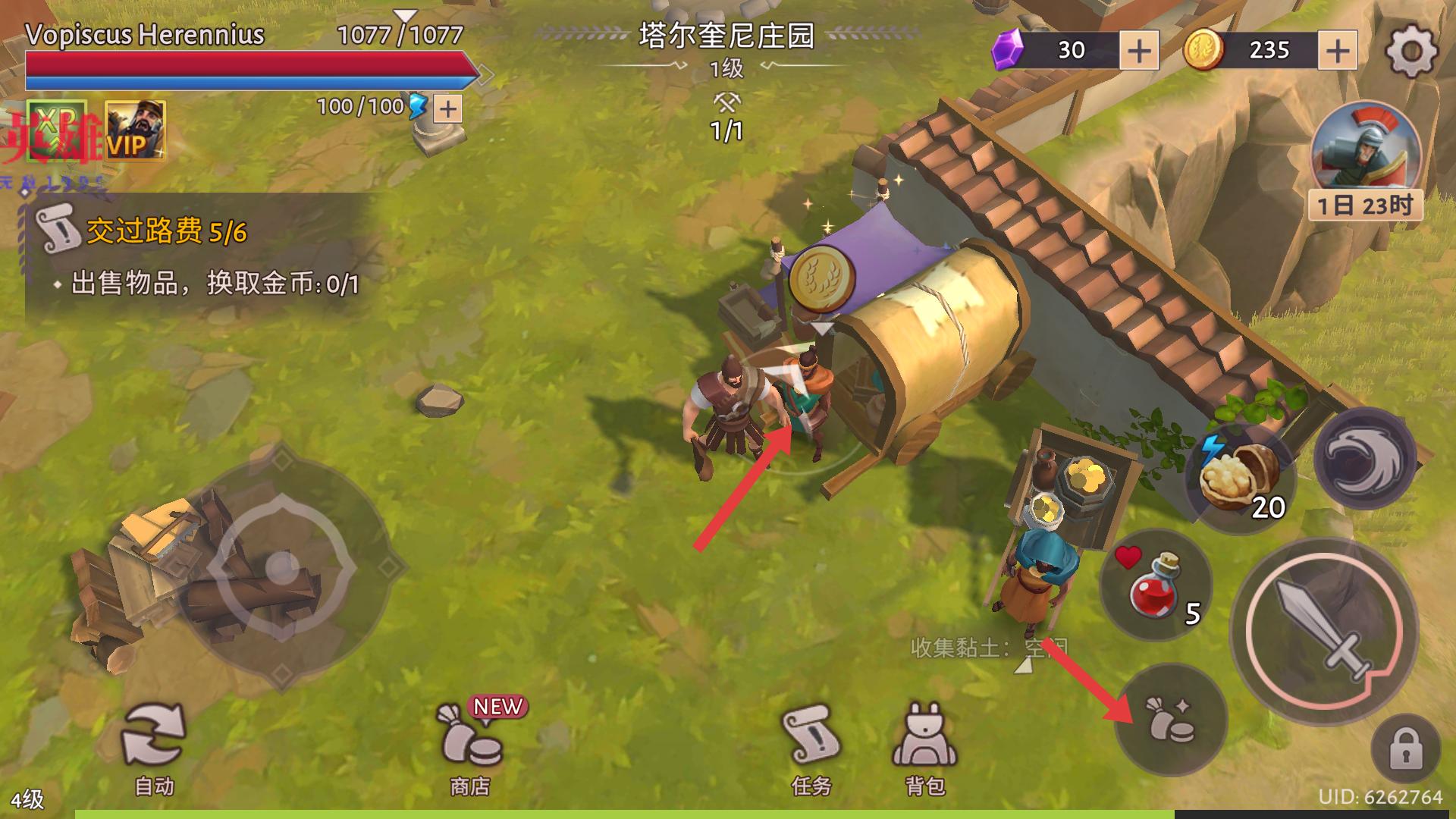Open the VIP portrait icon
1456x819 pixels.
(135, 130)
